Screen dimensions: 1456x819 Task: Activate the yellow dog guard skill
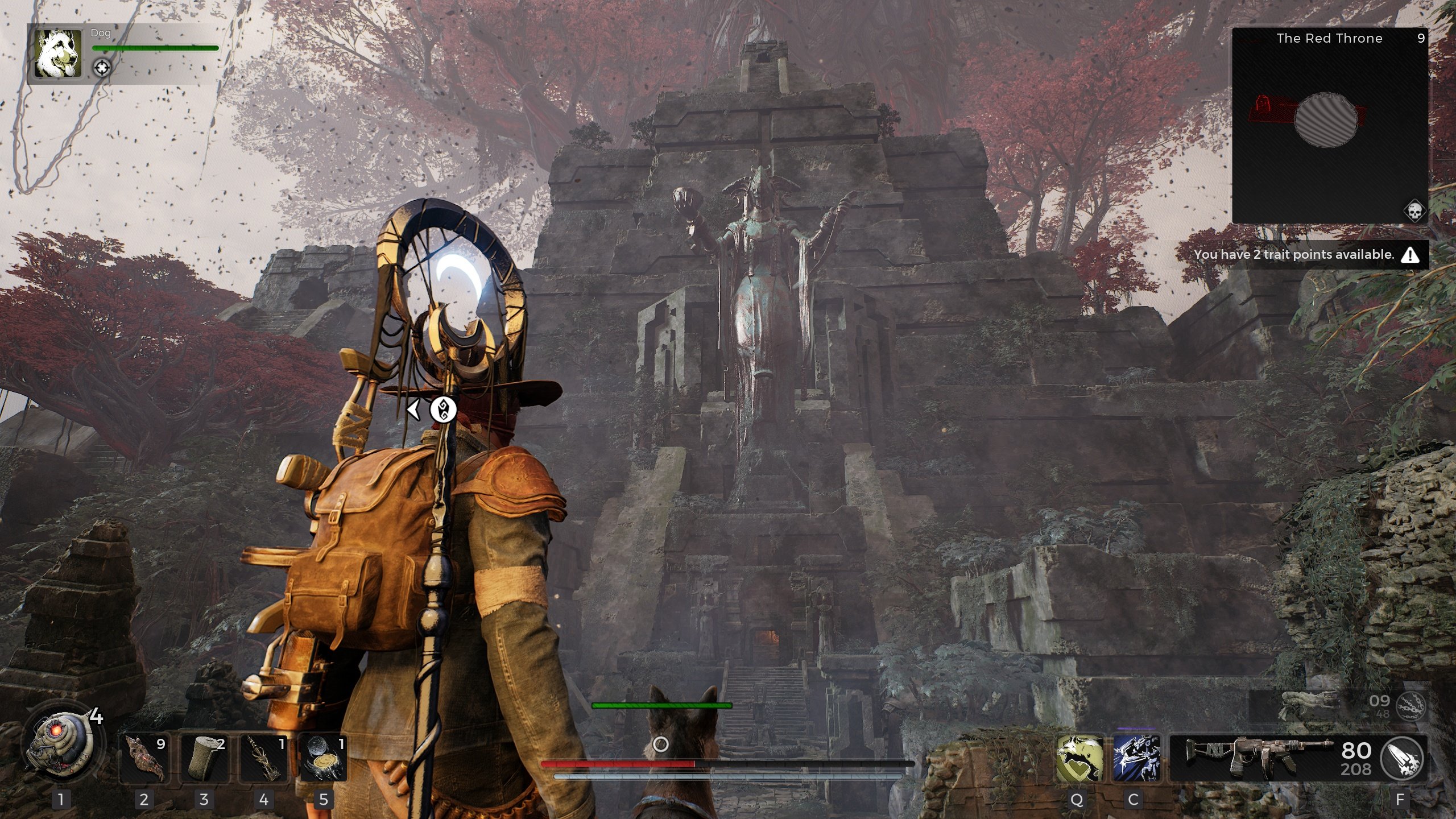pyautogui.click(x=1079, y=758)
